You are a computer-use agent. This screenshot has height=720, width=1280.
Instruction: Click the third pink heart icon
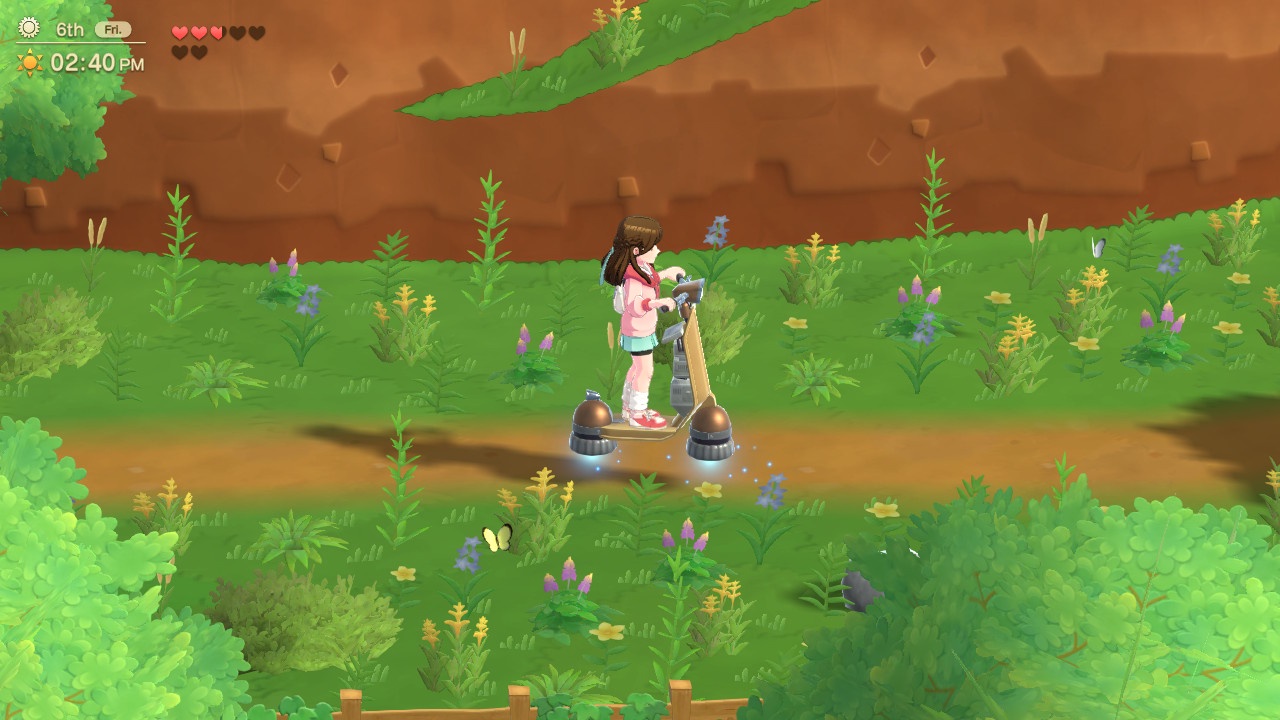point(217,33)
